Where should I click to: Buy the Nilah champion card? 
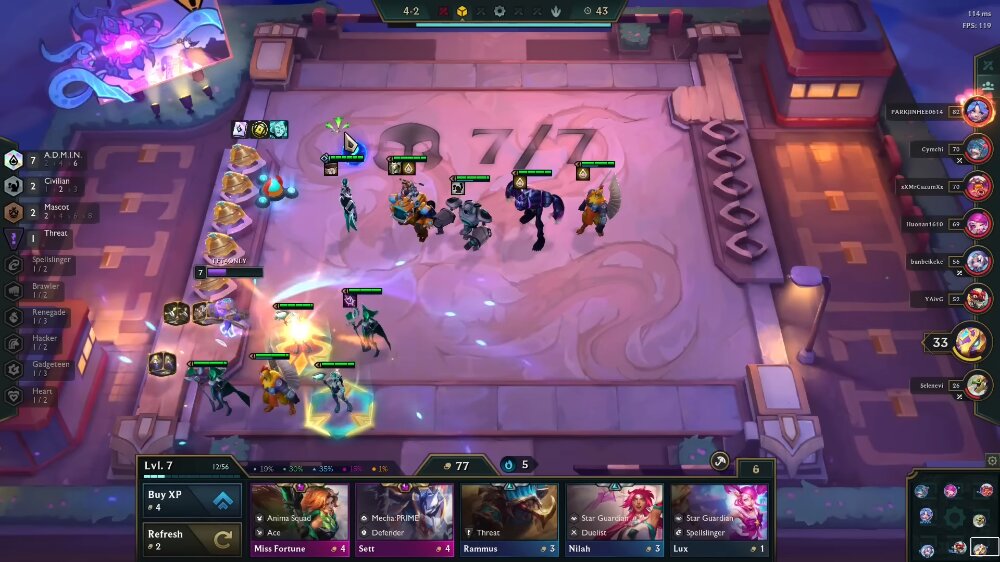pos(615,519)
